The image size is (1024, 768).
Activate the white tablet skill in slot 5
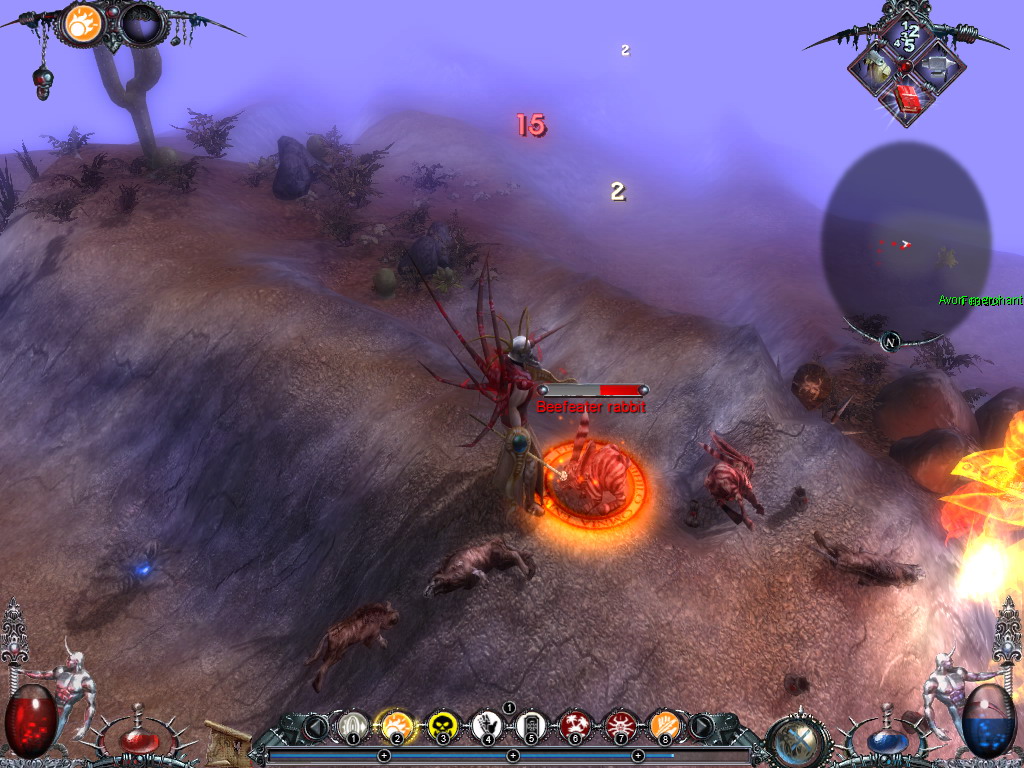(532, 725)
